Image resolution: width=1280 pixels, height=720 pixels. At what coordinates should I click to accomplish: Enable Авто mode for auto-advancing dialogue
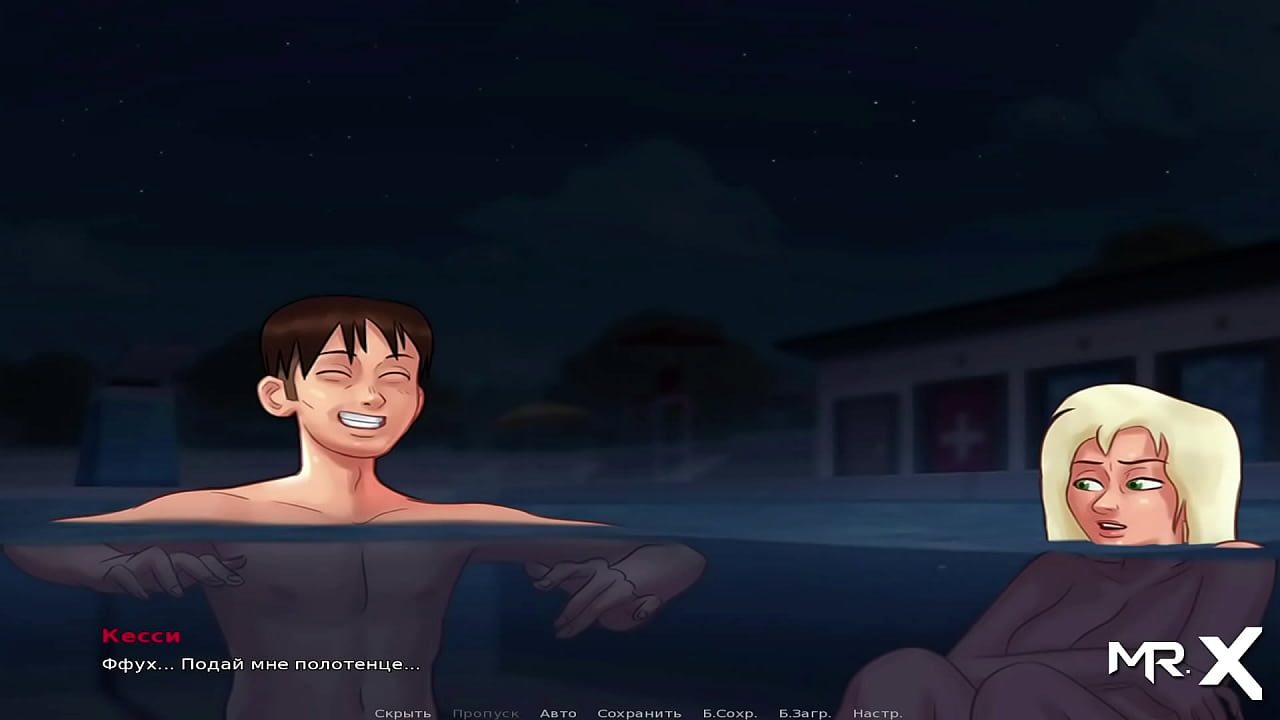click(x=558, y=712)
